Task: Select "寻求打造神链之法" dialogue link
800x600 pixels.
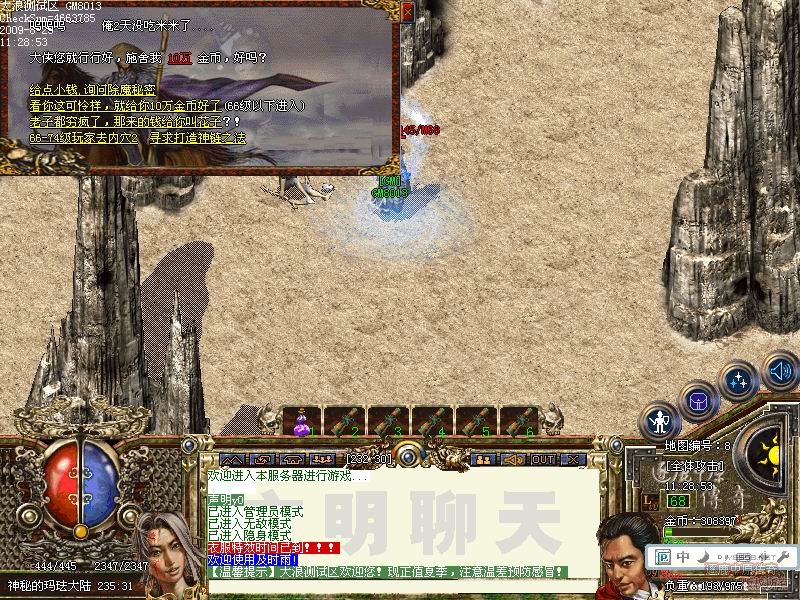Action: pyautogui.click(x=197, y=137)
